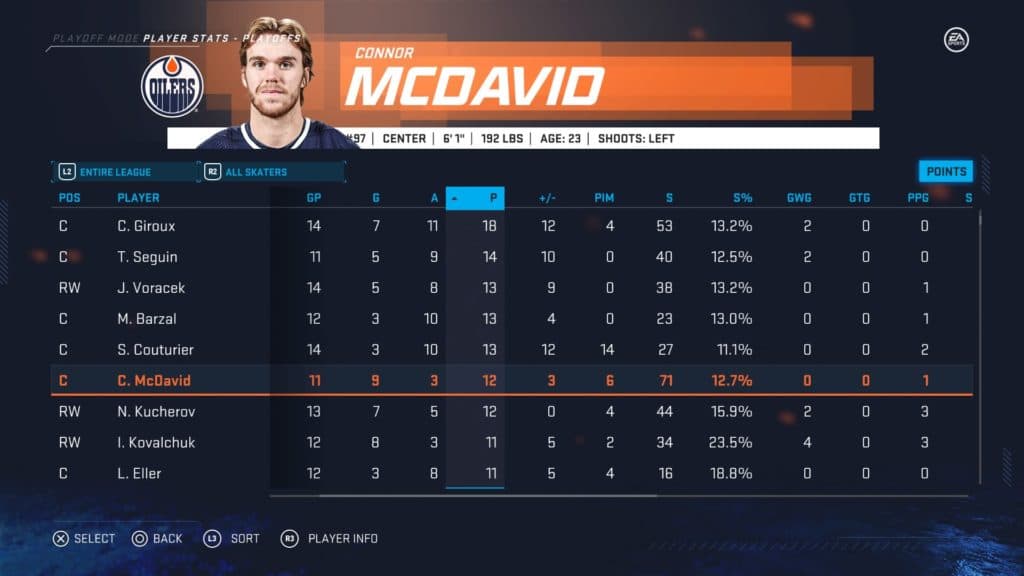Viewport: 1024px width, 576px height.
Task: Sort by the active P points column
Action: tap(476, 198)
